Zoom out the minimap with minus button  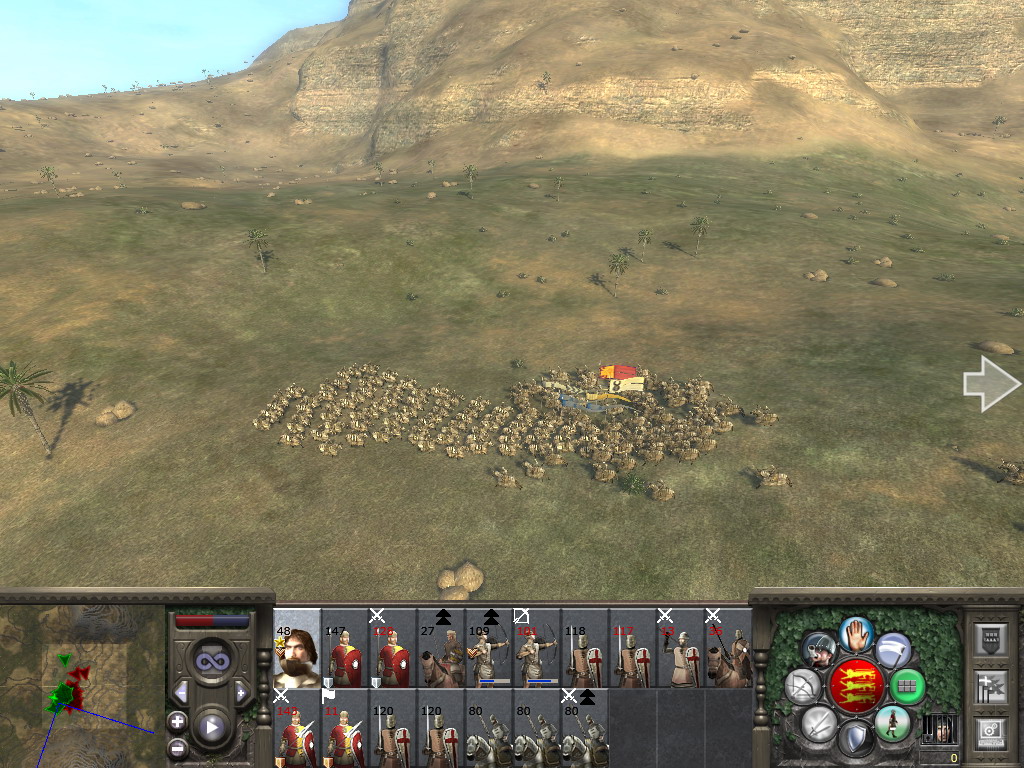coord(177,746)
